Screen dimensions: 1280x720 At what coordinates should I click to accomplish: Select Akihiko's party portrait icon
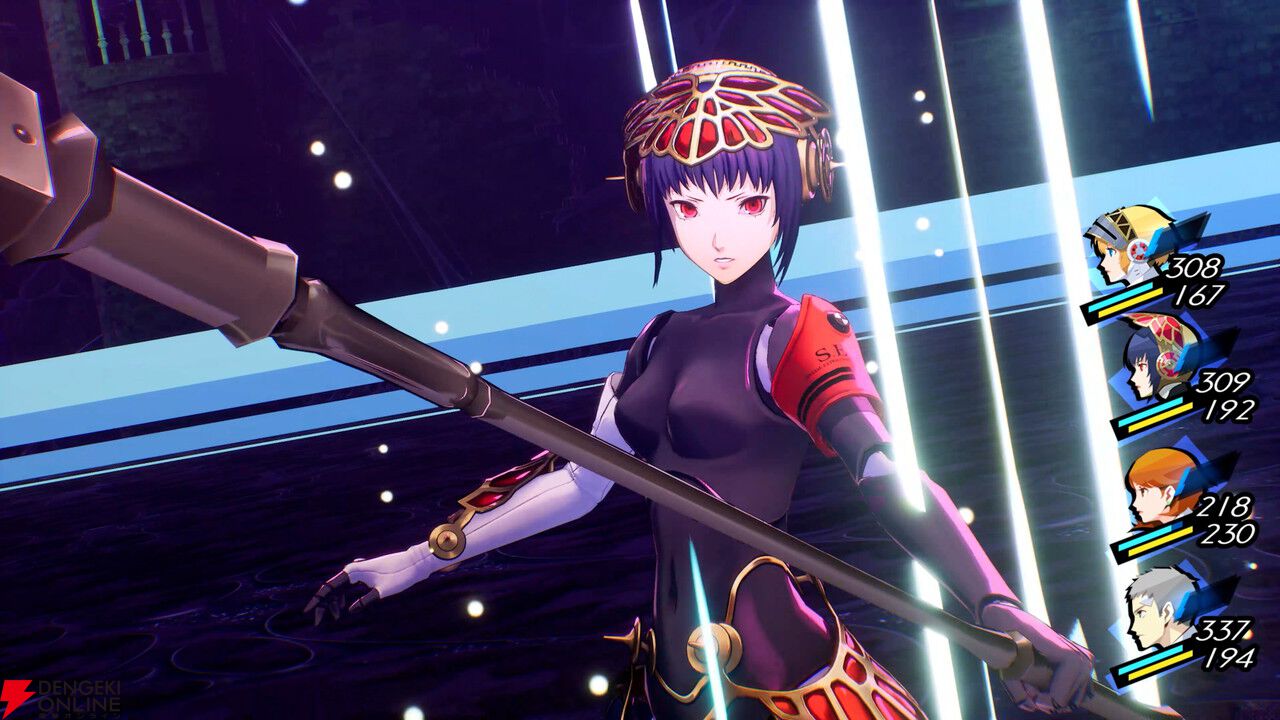tap(1150, 615)
